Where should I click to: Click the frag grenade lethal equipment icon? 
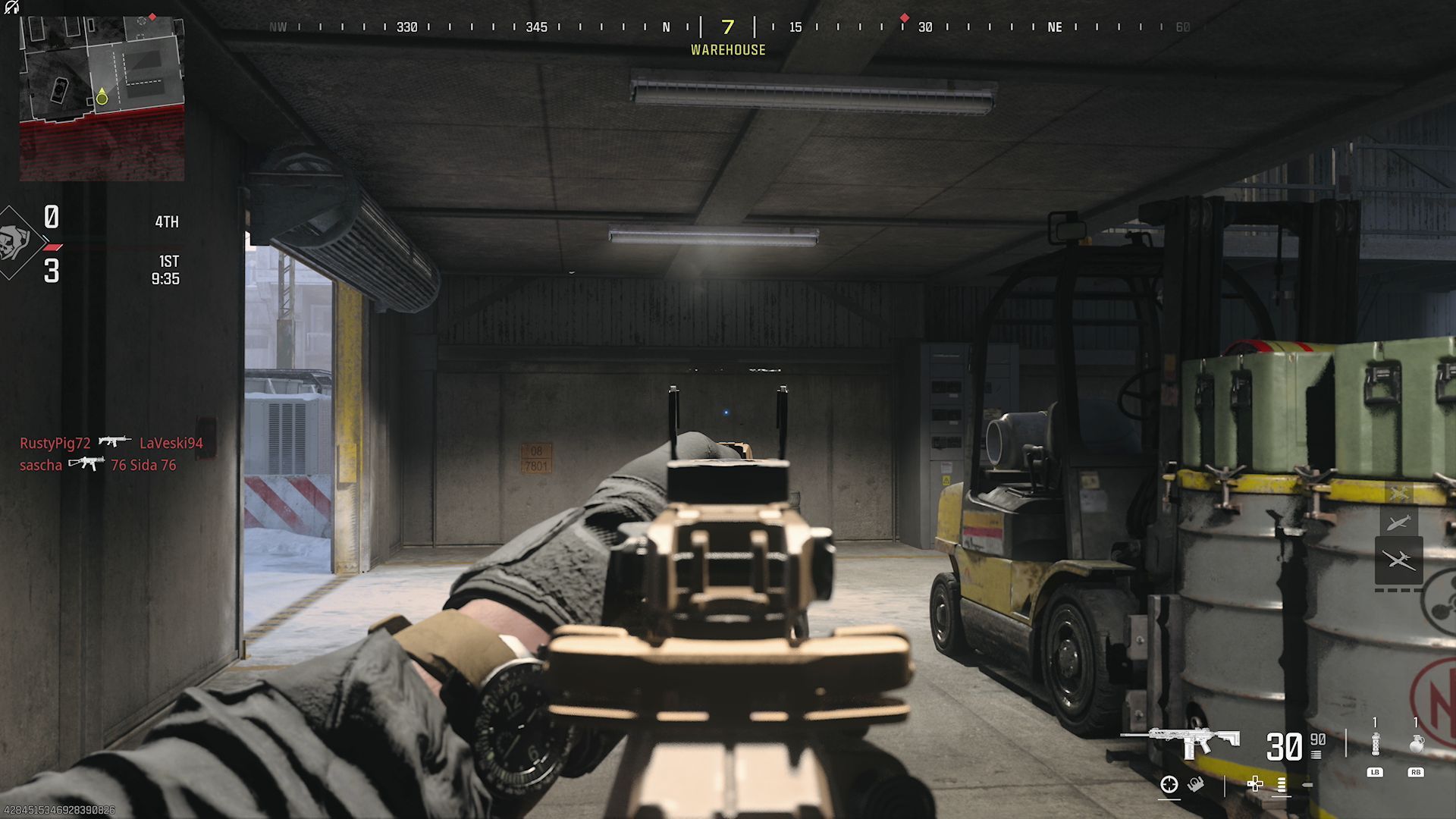1417,744
